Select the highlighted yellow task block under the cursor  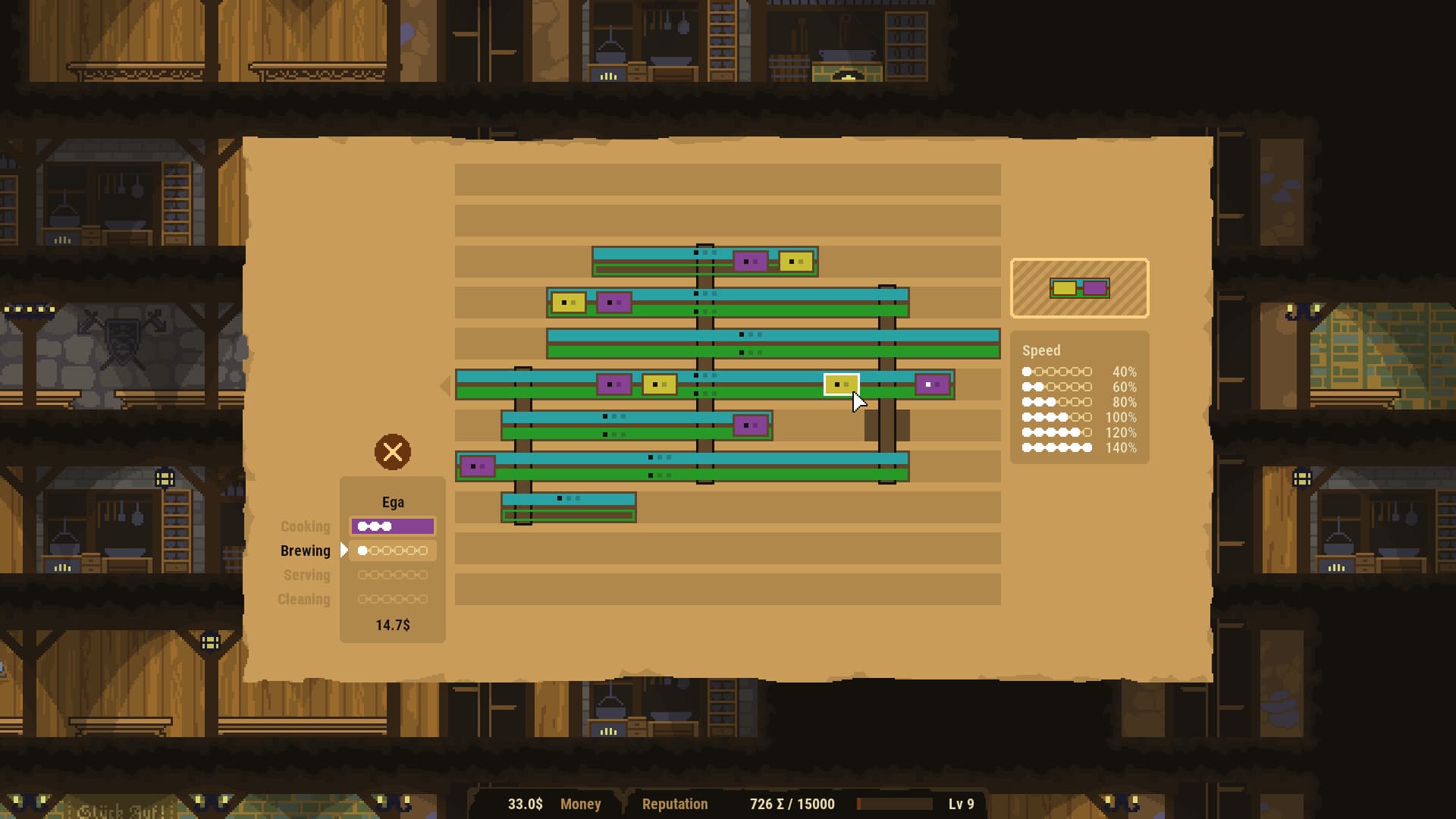click(x=841, y=385)
